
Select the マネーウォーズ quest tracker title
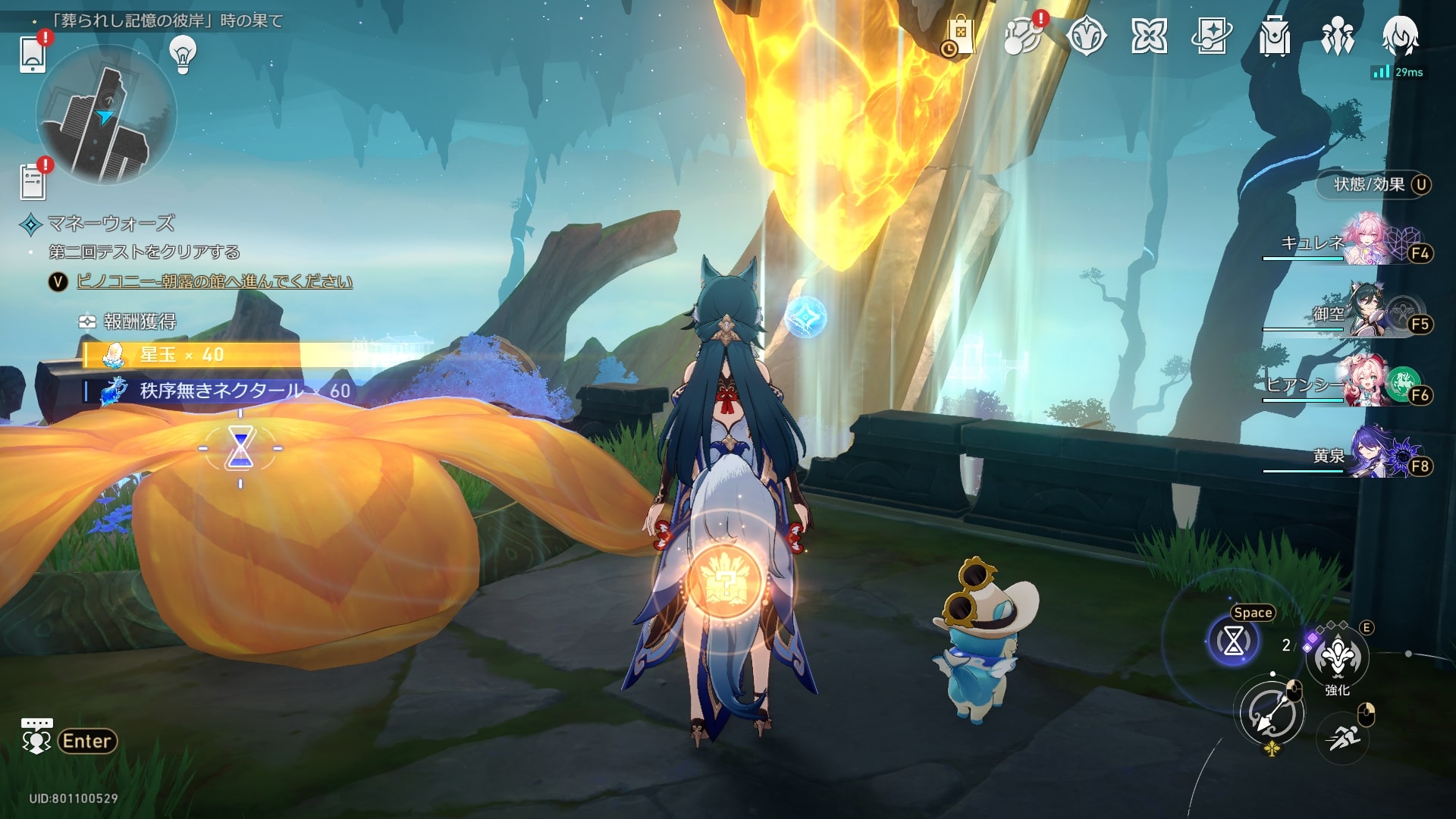click(111, 224)
